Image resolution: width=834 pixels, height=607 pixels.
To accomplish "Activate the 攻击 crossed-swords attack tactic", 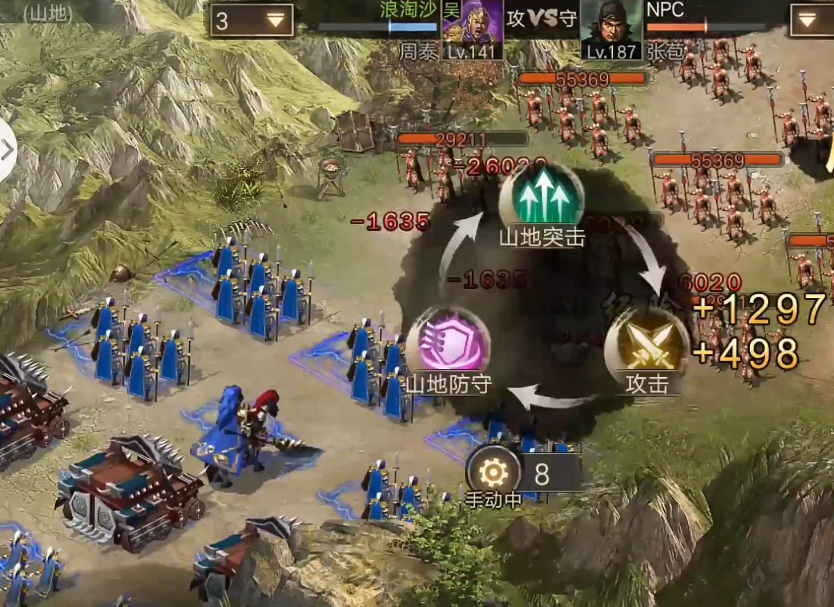I will [645, 344].
